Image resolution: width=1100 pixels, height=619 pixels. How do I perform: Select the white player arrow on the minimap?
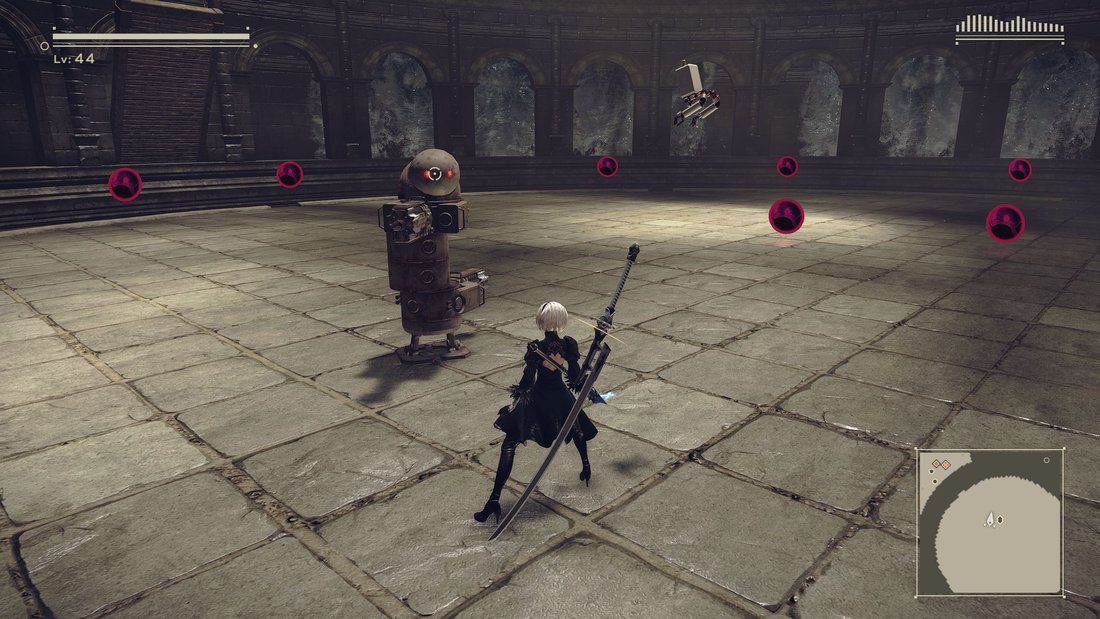click(989, 519)
